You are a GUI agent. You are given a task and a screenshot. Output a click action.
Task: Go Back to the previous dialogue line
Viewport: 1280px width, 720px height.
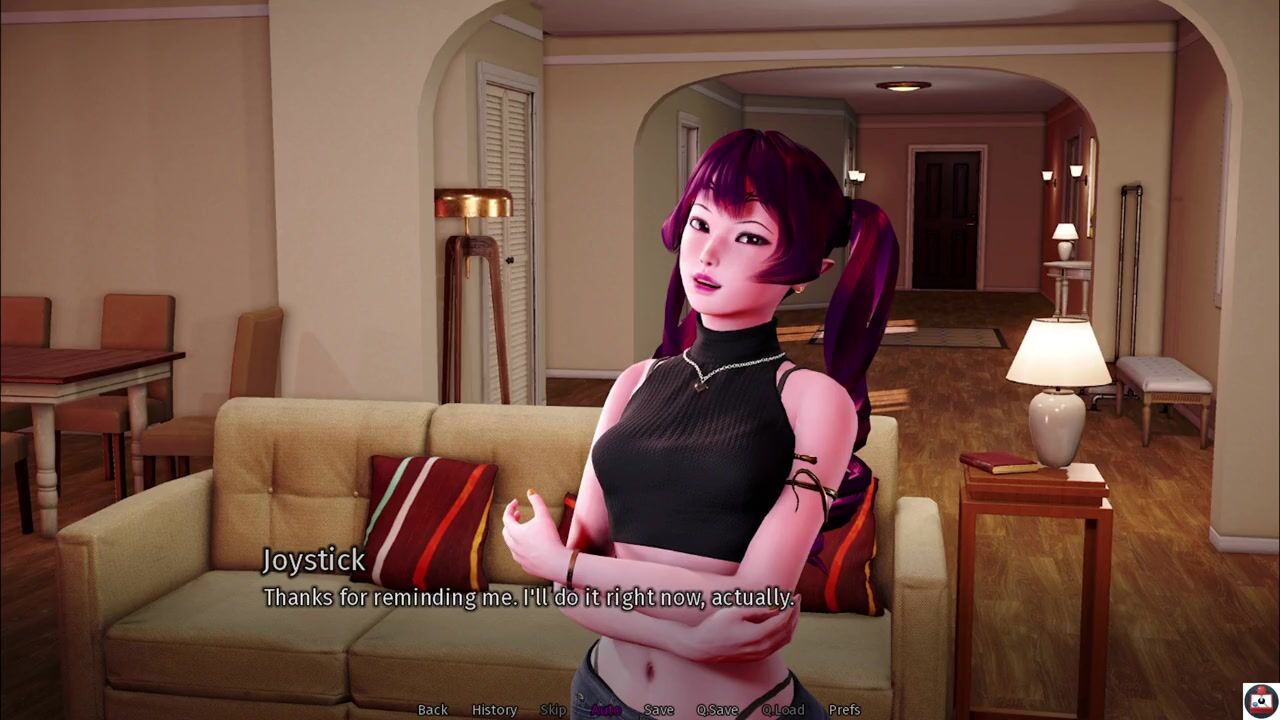point(432,709)
